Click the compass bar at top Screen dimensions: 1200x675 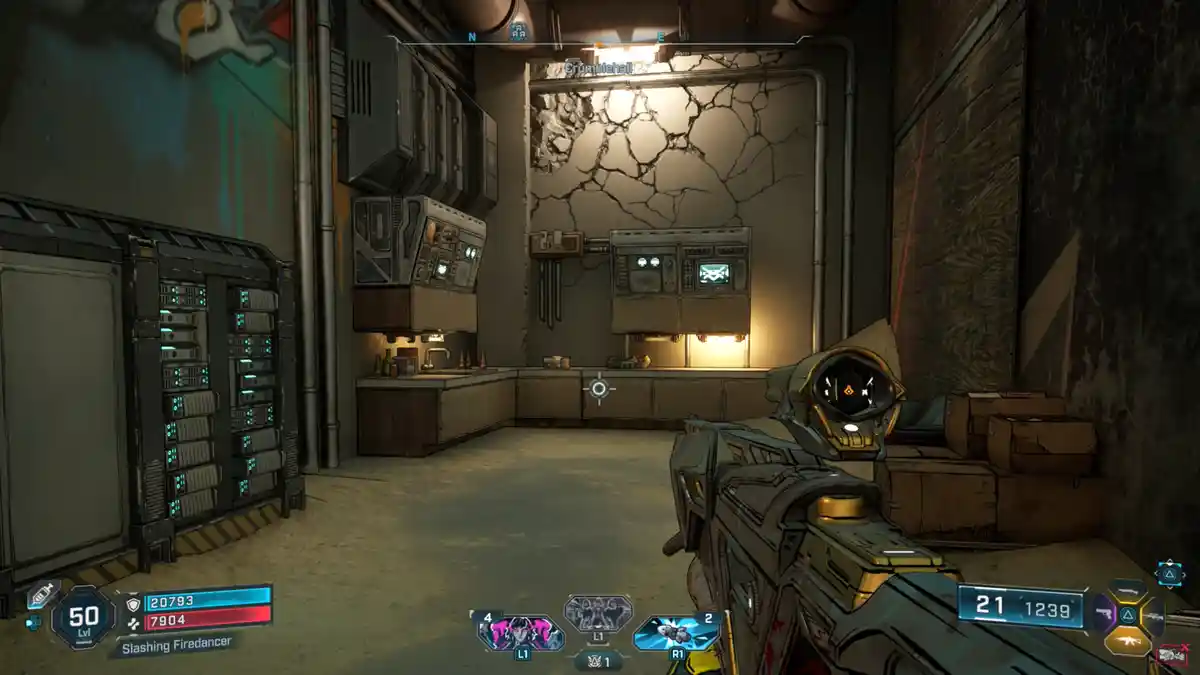tap(595, 38)
